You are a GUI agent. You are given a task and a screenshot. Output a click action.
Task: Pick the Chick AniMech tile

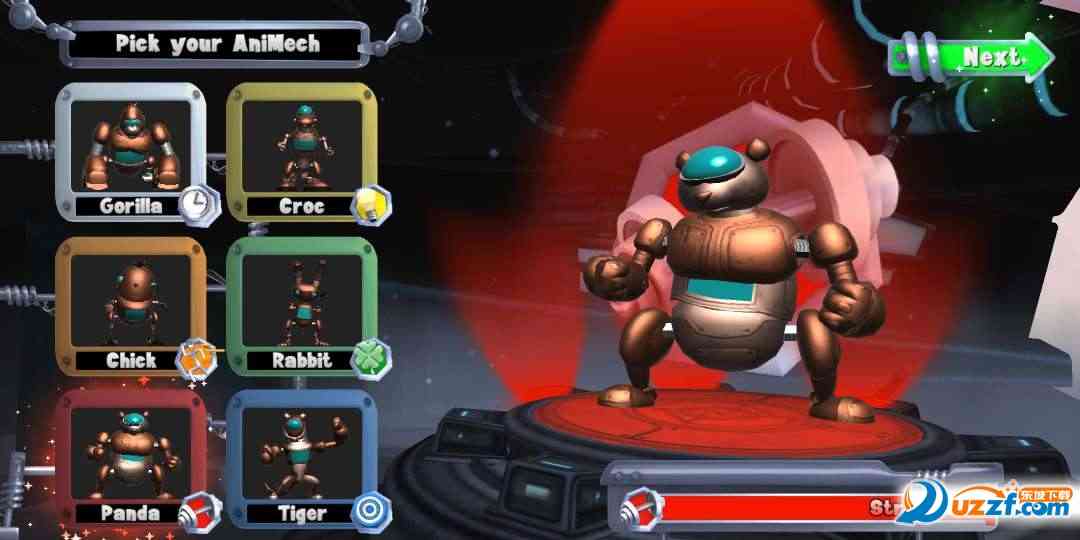130,304
